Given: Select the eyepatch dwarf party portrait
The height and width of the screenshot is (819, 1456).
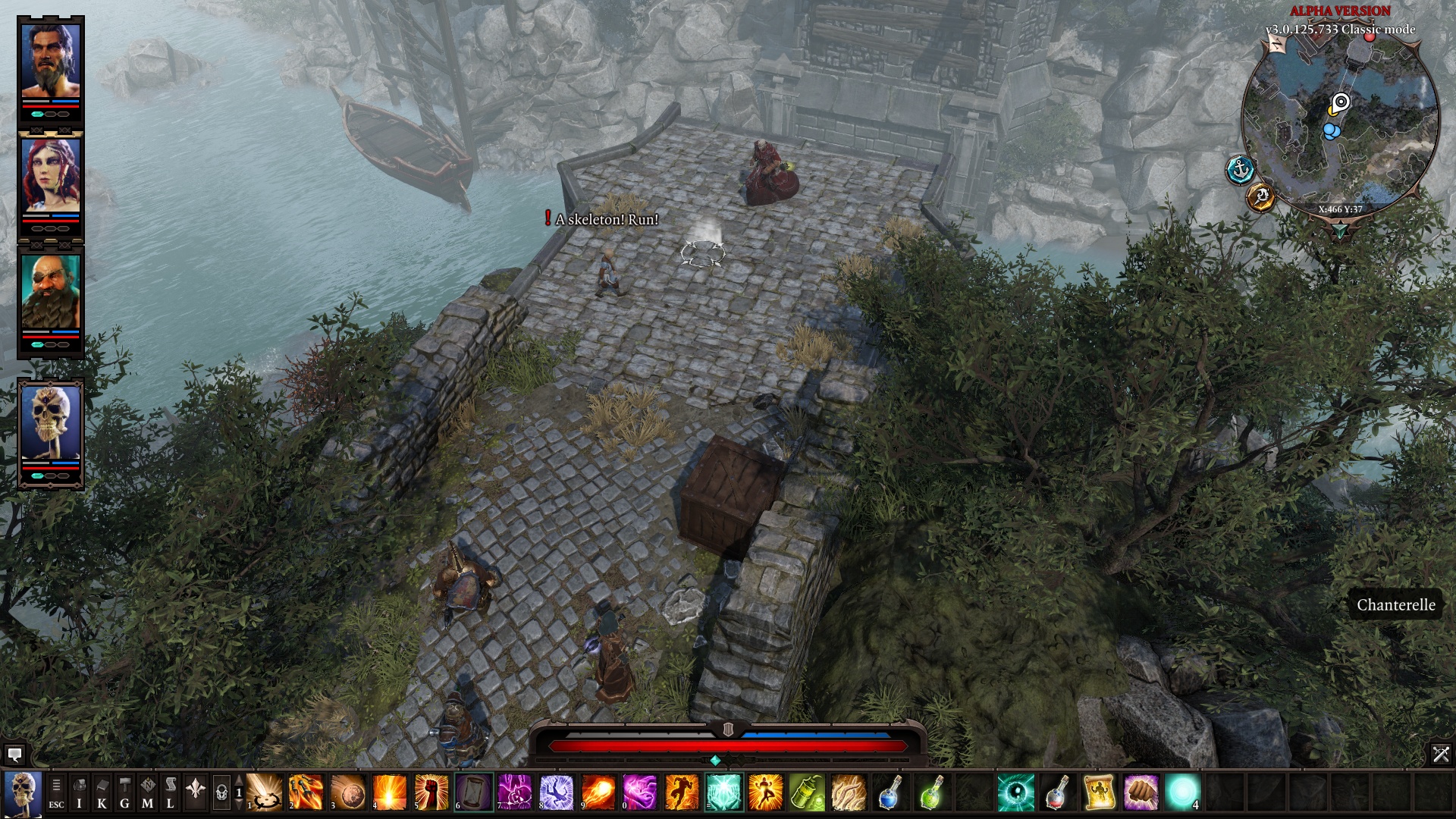Looking at the screenshot, I should point(50,291).
